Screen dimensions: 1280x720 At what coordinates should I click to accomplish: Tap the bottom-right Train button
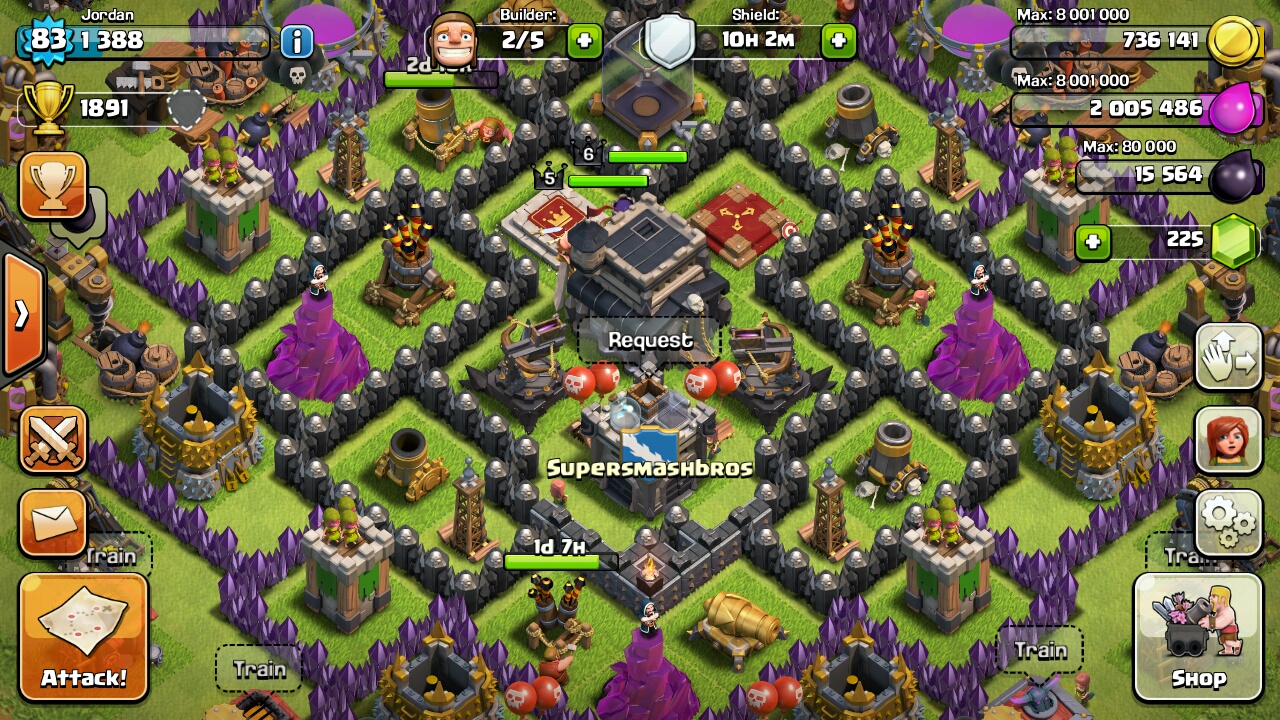(1043, 650)
